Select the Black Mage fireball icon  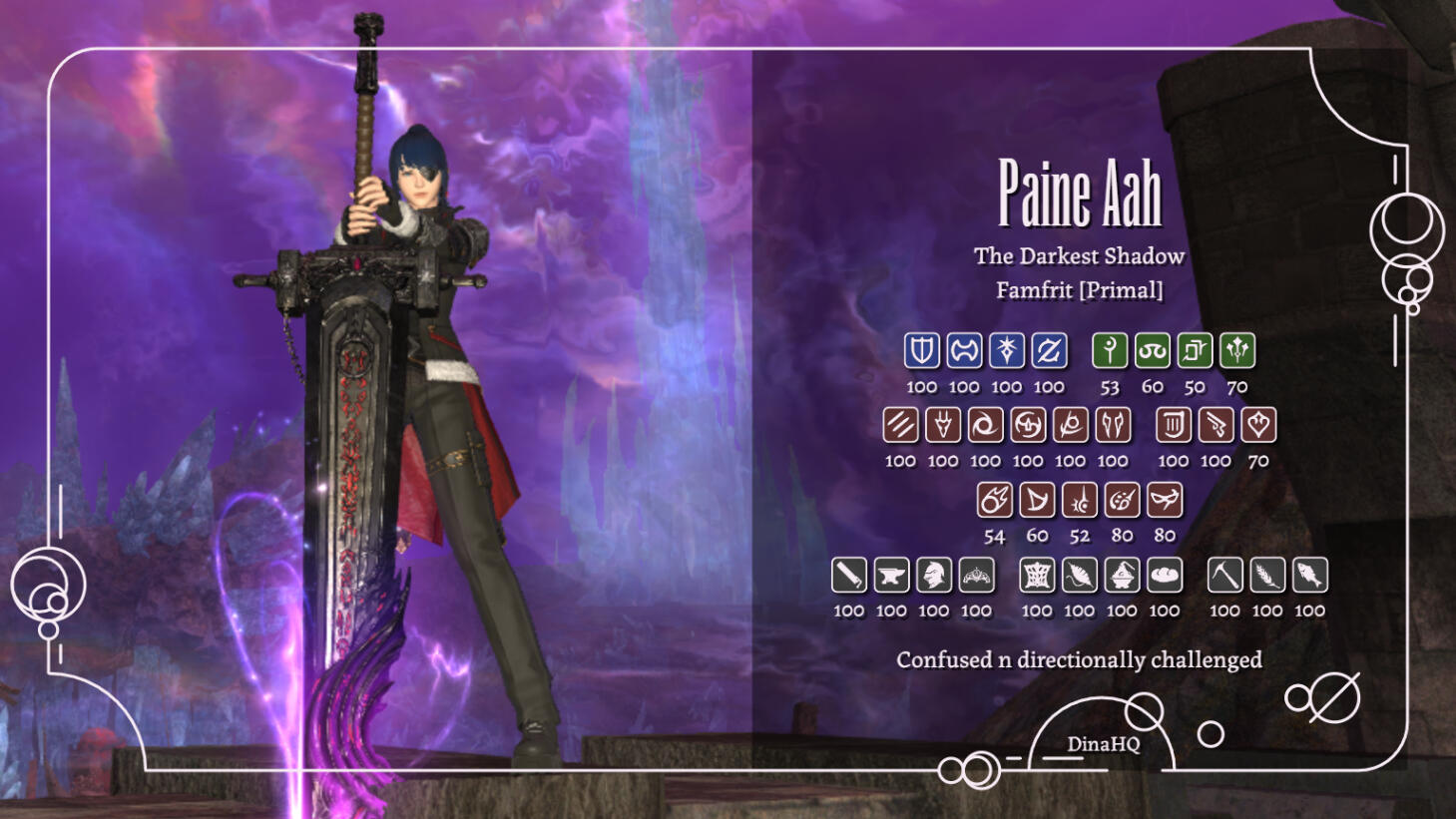click(x=994, y=500)
